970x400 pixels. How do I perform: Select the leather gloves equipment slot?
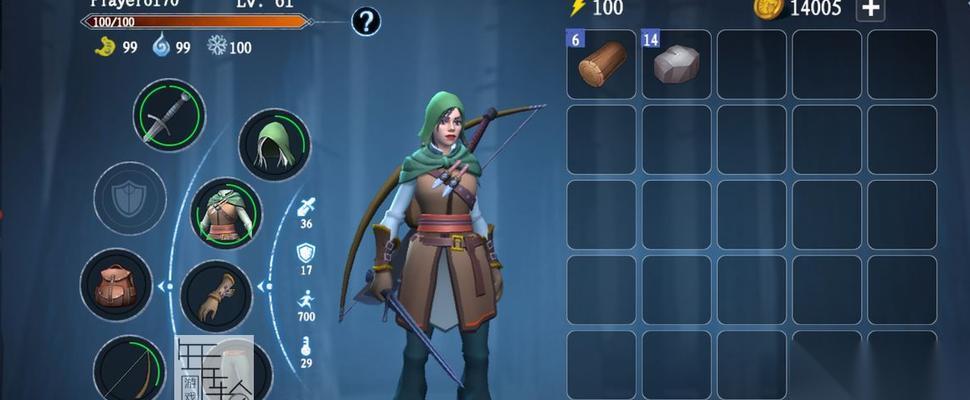click(x=216, y=296)
